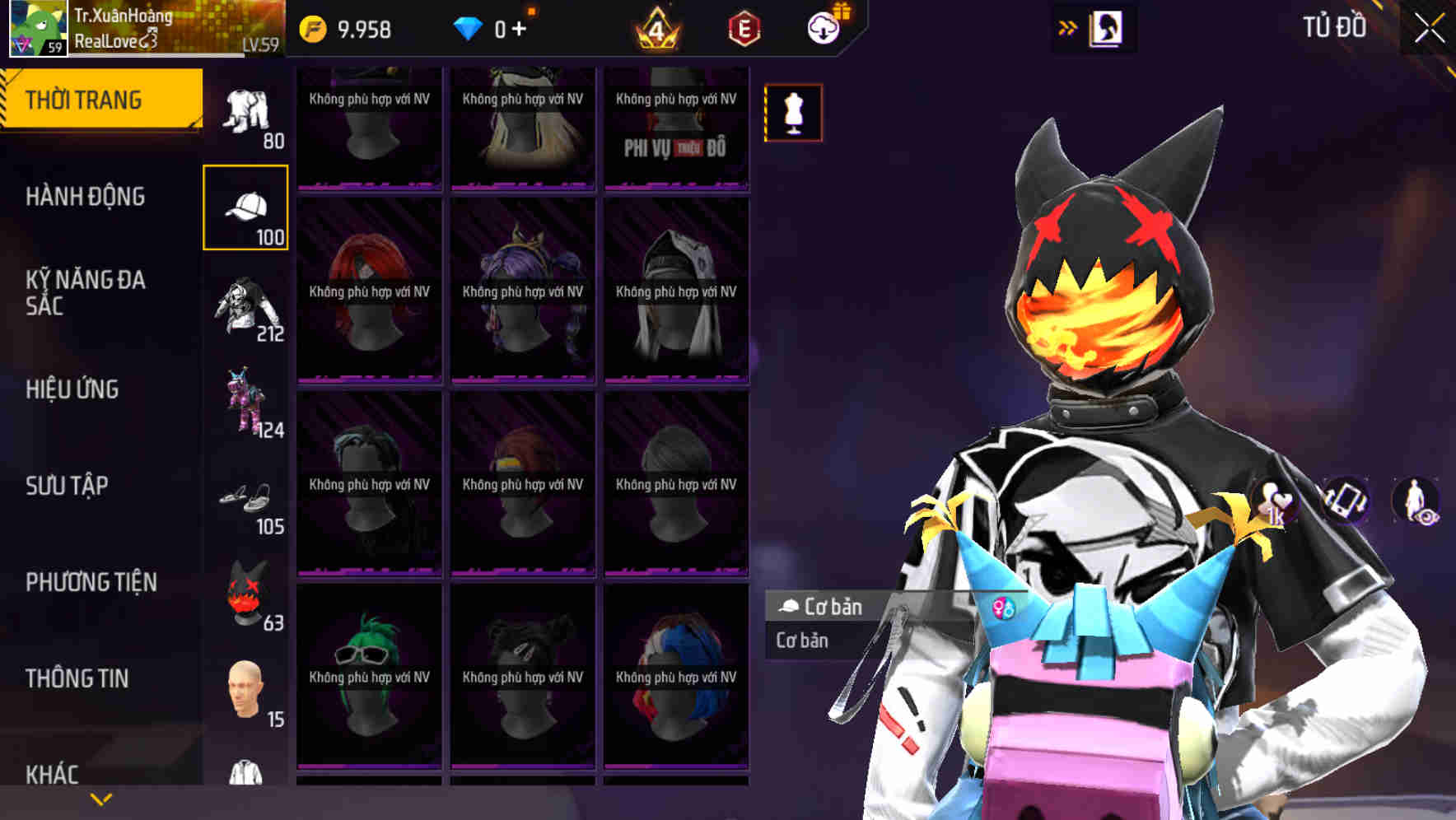
Task: Select the cap category icon showing 100 items
Action: (245, 206)
